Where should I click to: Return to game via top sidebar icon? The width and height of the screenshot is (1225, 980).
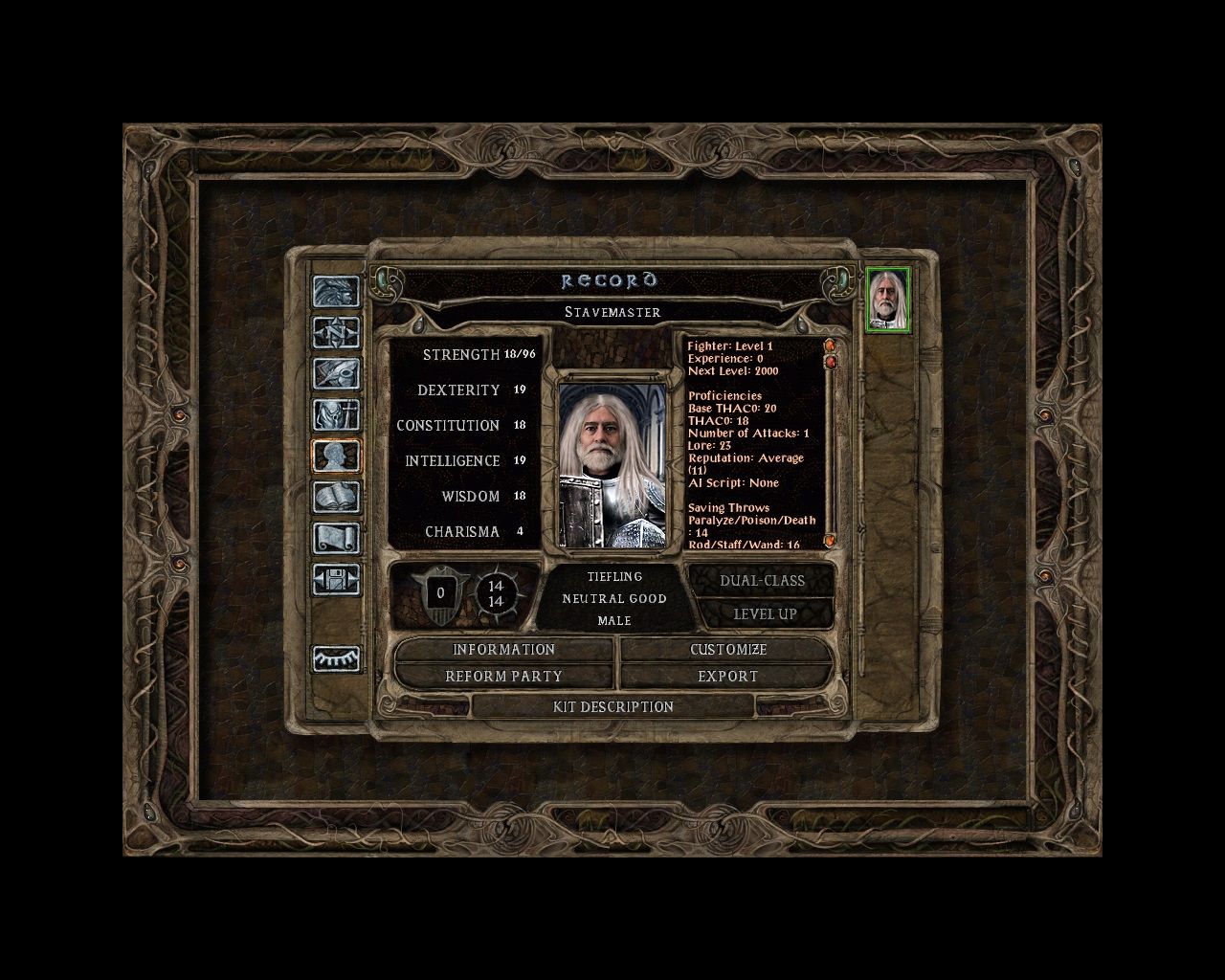337,290
